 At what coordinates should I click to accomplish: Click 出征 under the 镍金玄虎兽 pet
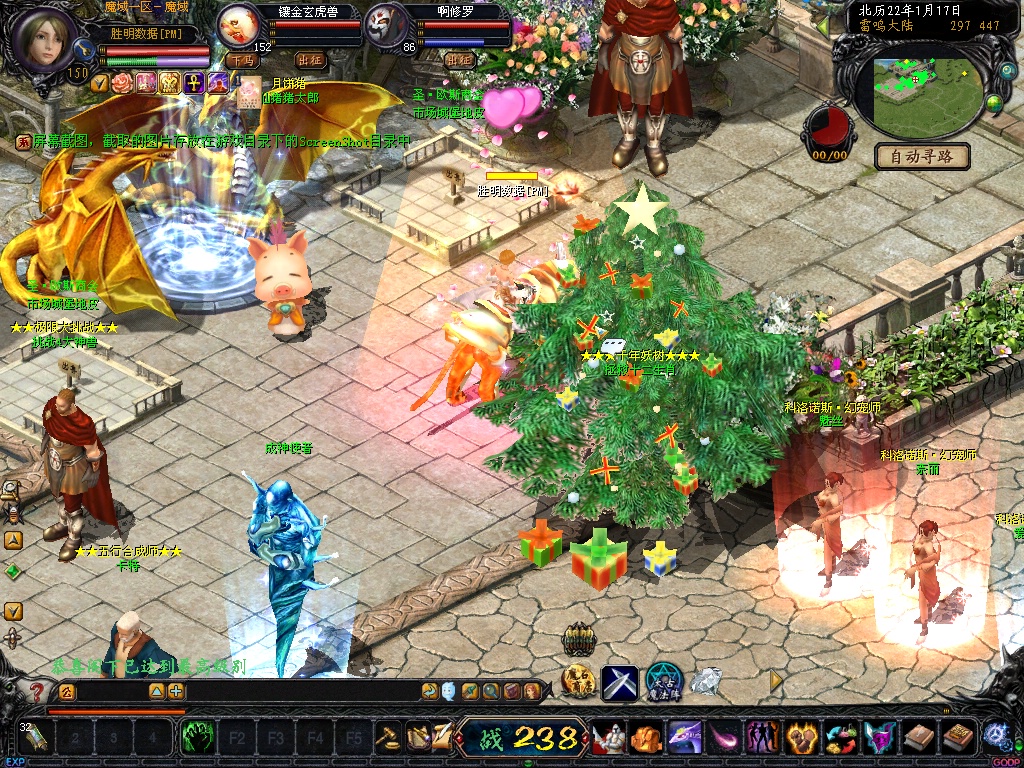311,61
